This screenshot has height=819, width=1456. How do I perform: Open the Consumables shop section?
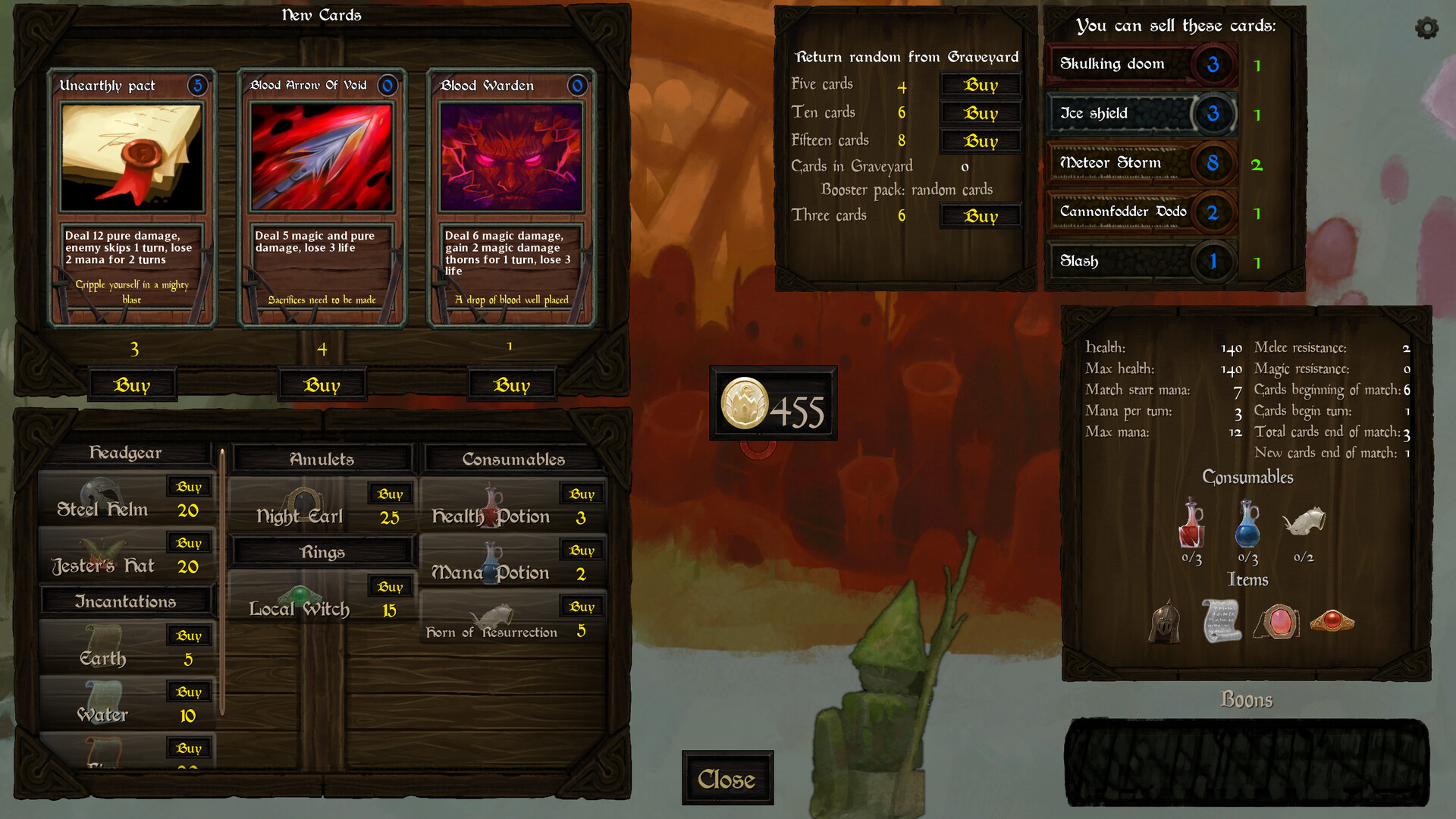click(x=513, y=459)
